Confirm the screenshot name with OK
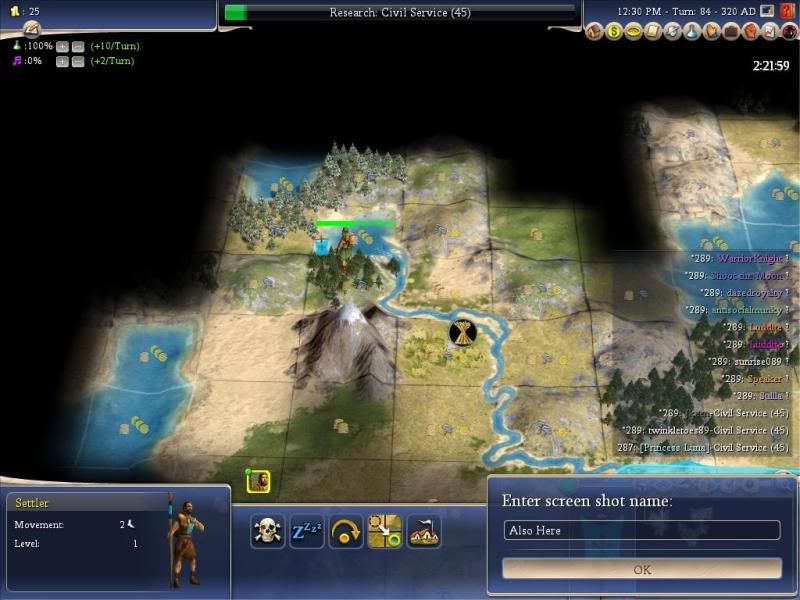Screen dimensions: 800x600 642,569
